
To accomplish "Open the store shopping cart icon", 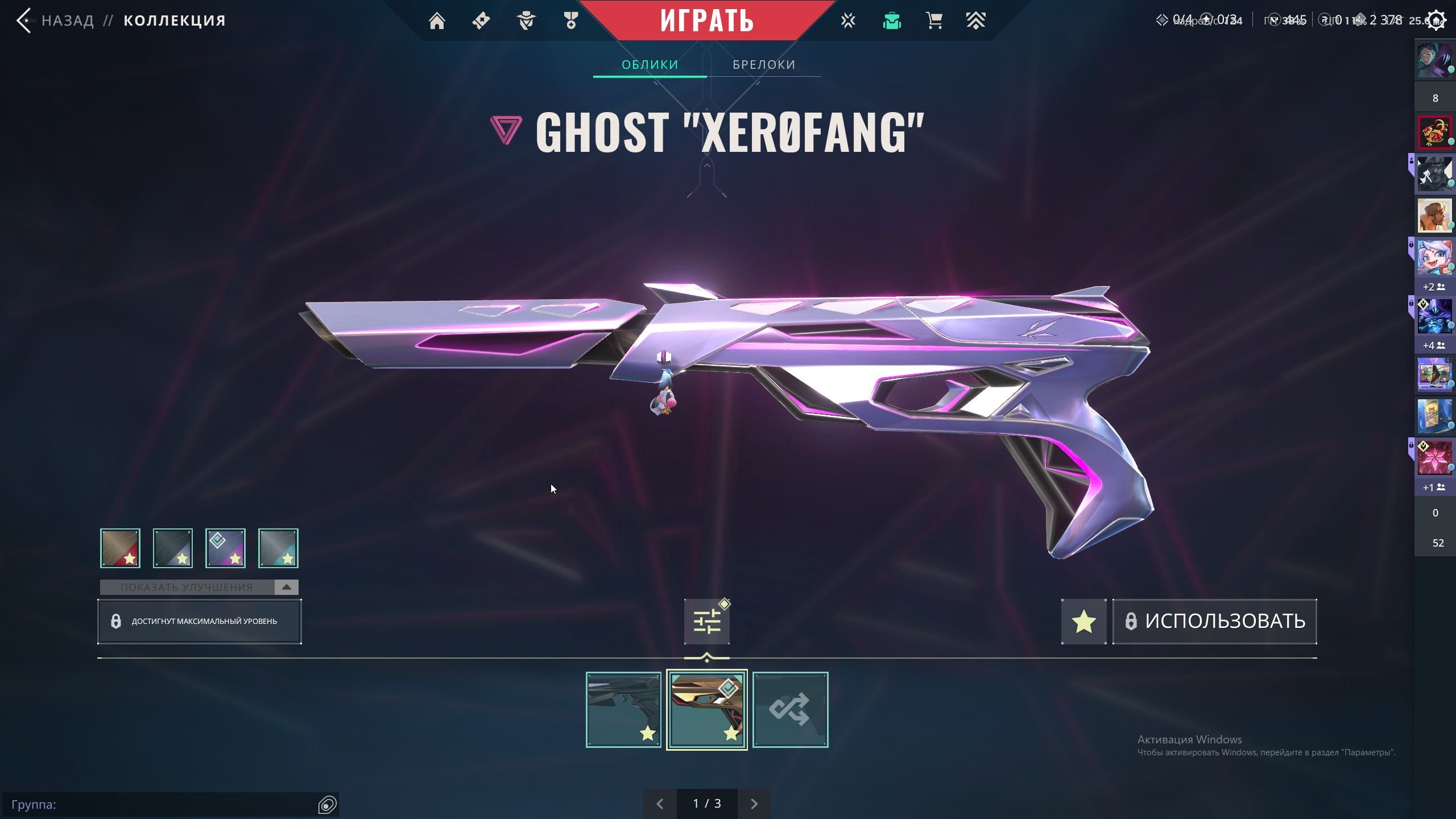I will click(934, 21).
